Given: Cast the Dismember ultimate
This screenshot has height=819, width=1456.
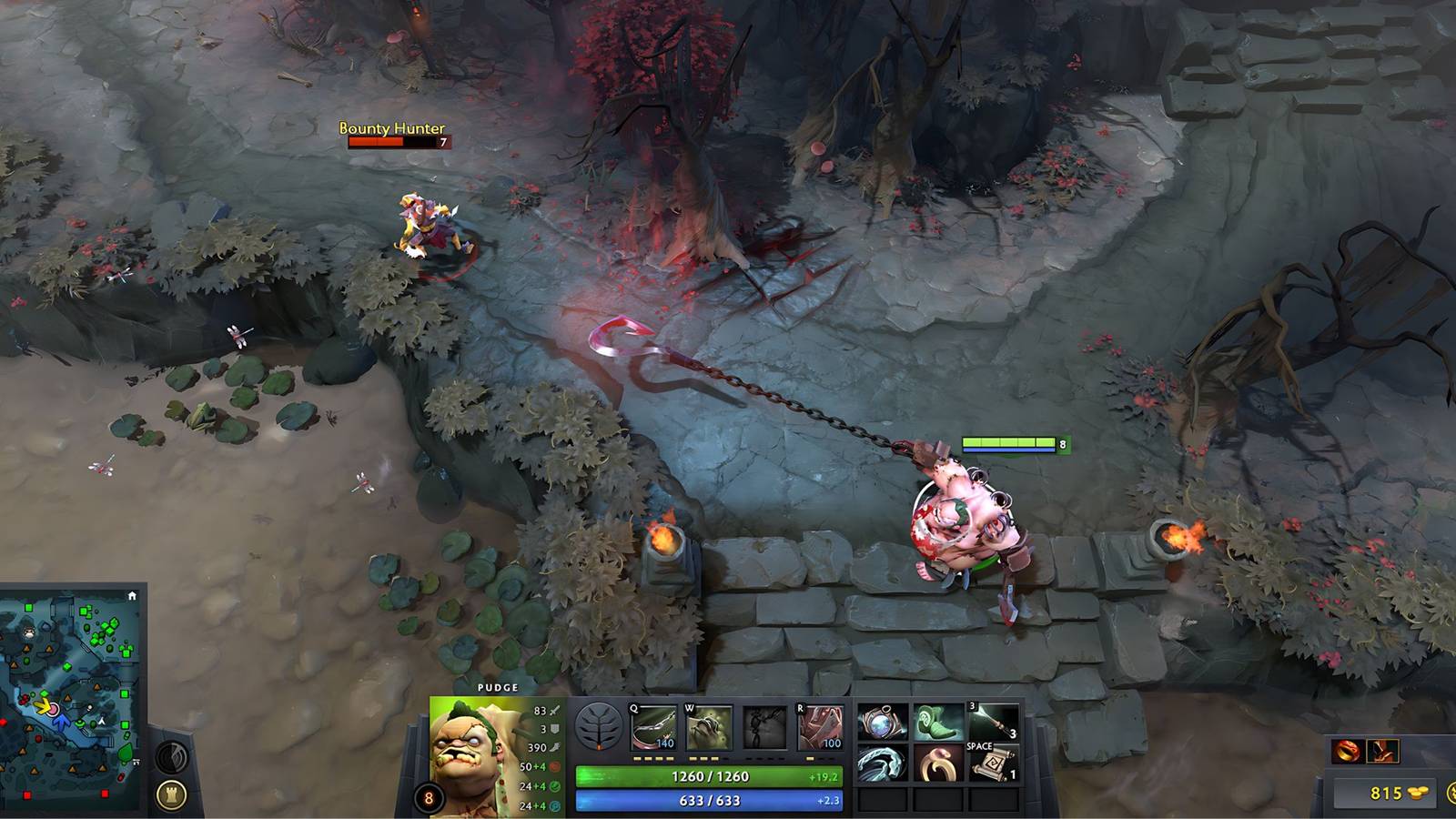Looking at the screenshot, I should (823, 726).
